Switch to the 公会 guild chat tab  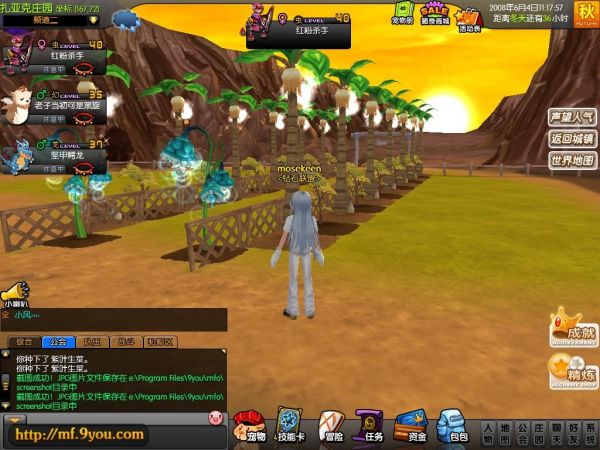[x=56, y=342]
